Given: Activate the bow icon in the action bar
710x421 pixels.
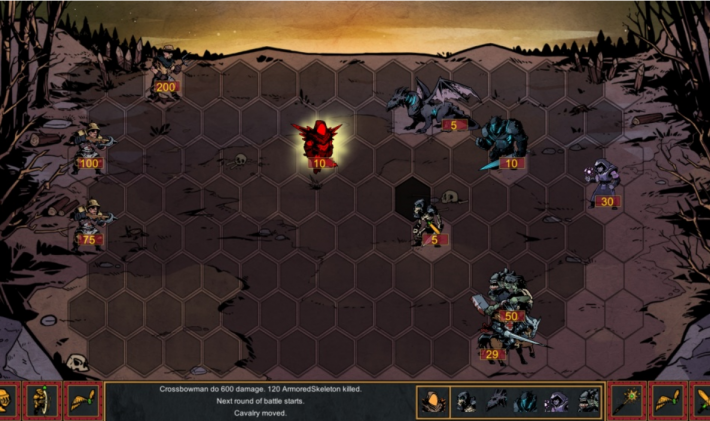Looking at the screenshot, I should click(x=42, y=402).
